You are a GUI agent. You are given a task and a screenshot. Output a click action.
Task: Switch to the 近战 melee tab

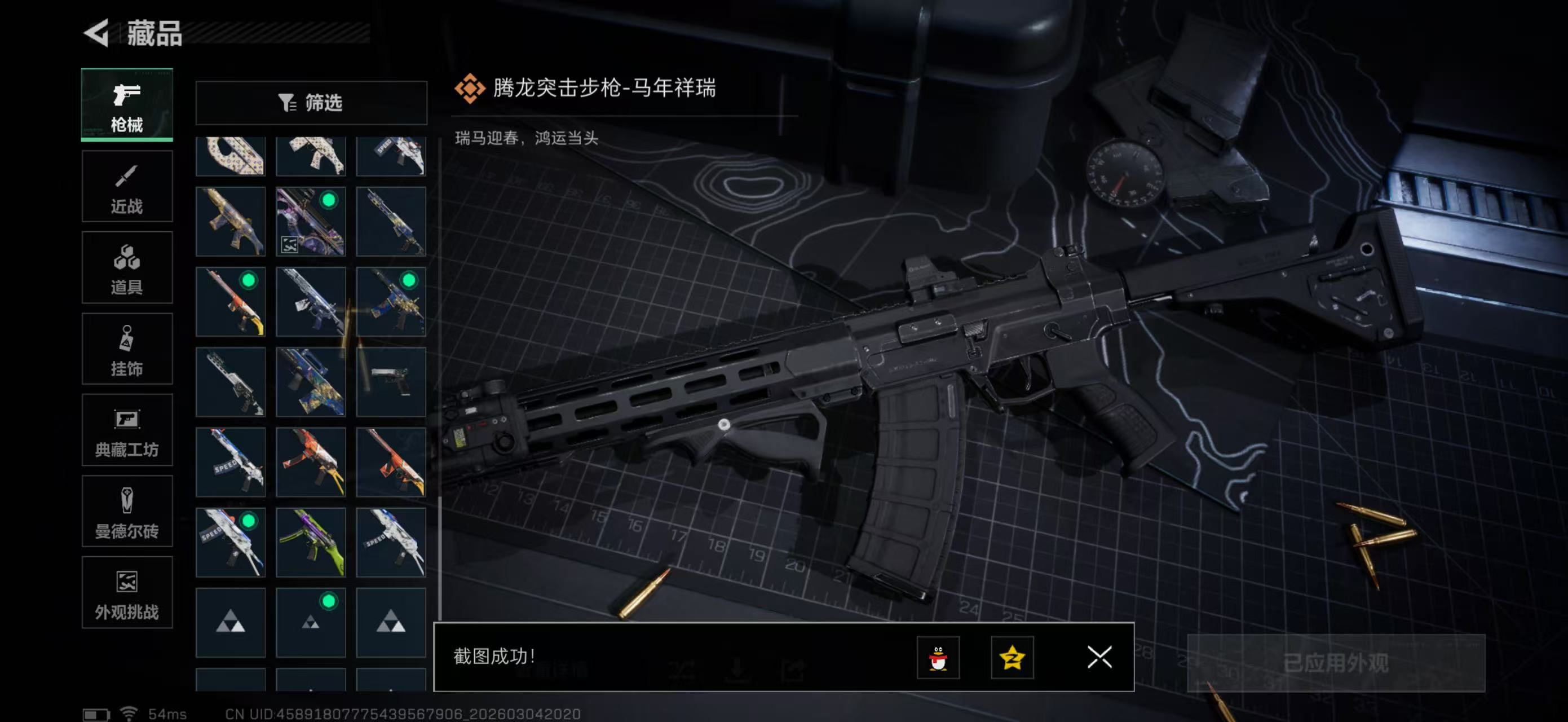[x=127, y=186]
